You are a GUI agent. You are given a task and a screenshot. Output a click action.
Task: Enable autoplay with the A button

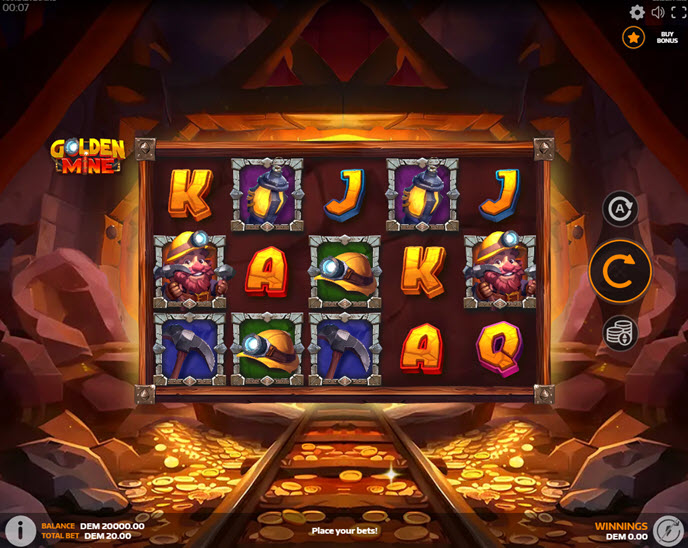pos(620,209)
